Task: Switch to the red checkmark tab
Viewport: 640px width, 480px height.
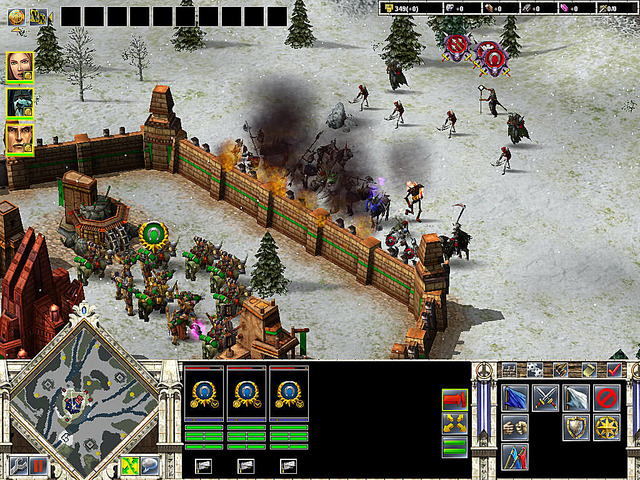Action: (x=615, y=369)
